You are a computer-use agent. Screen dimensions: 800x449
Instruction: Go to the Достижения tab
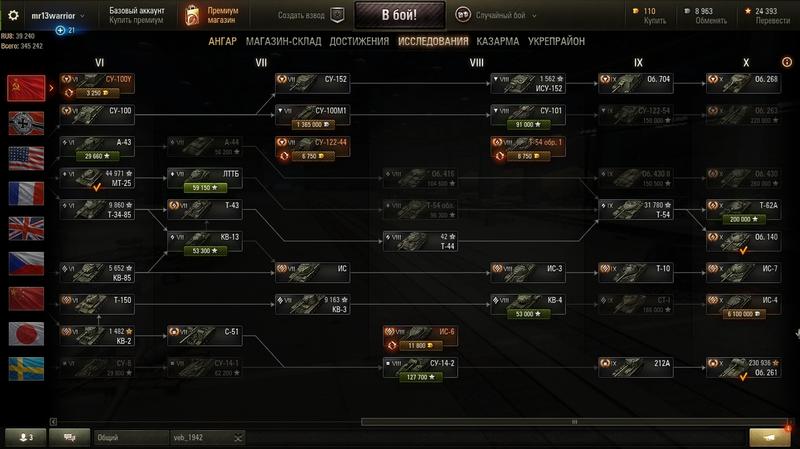click(359, 41)
